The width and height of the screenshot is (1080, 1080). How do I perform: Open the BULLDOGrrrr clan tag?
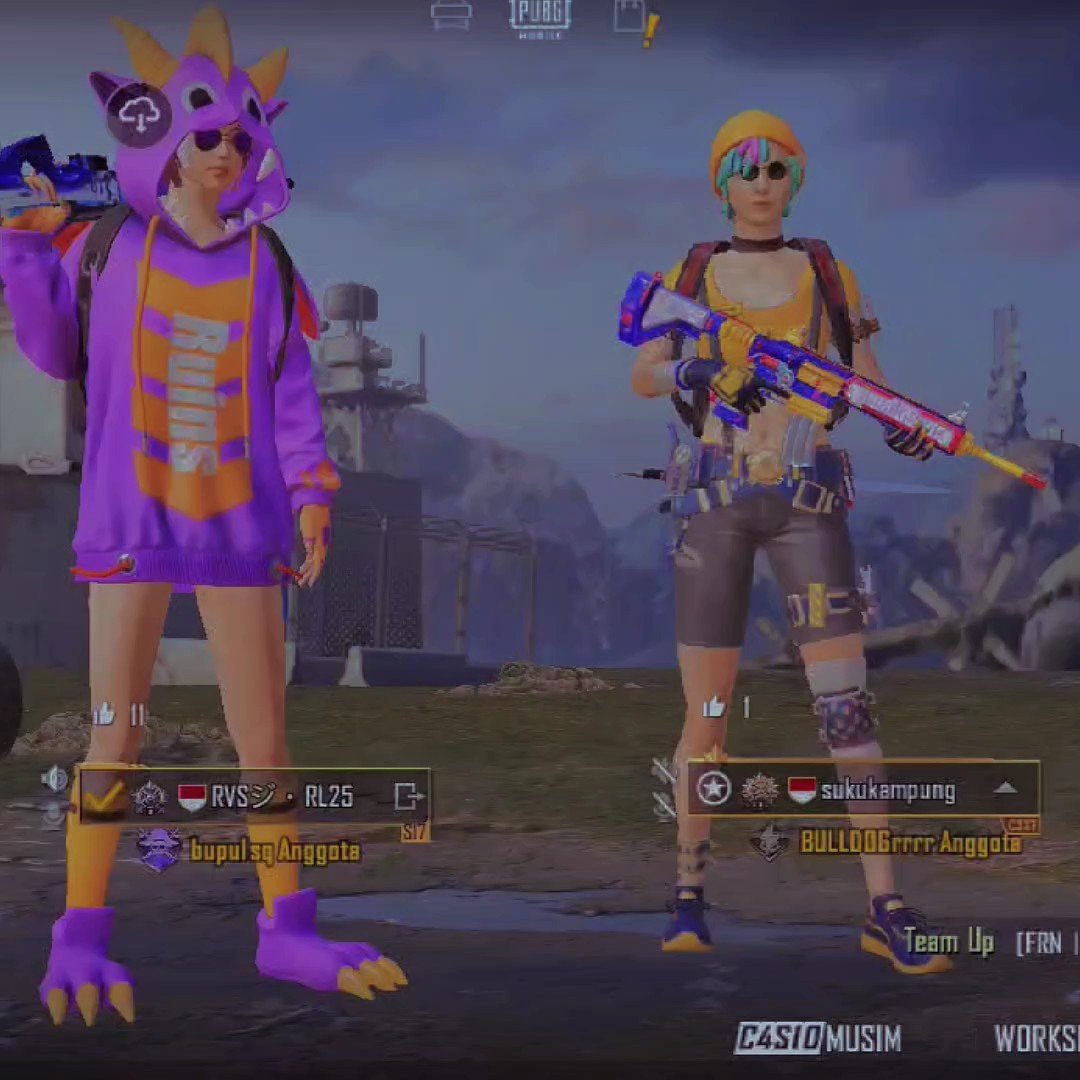coord(909,842)
